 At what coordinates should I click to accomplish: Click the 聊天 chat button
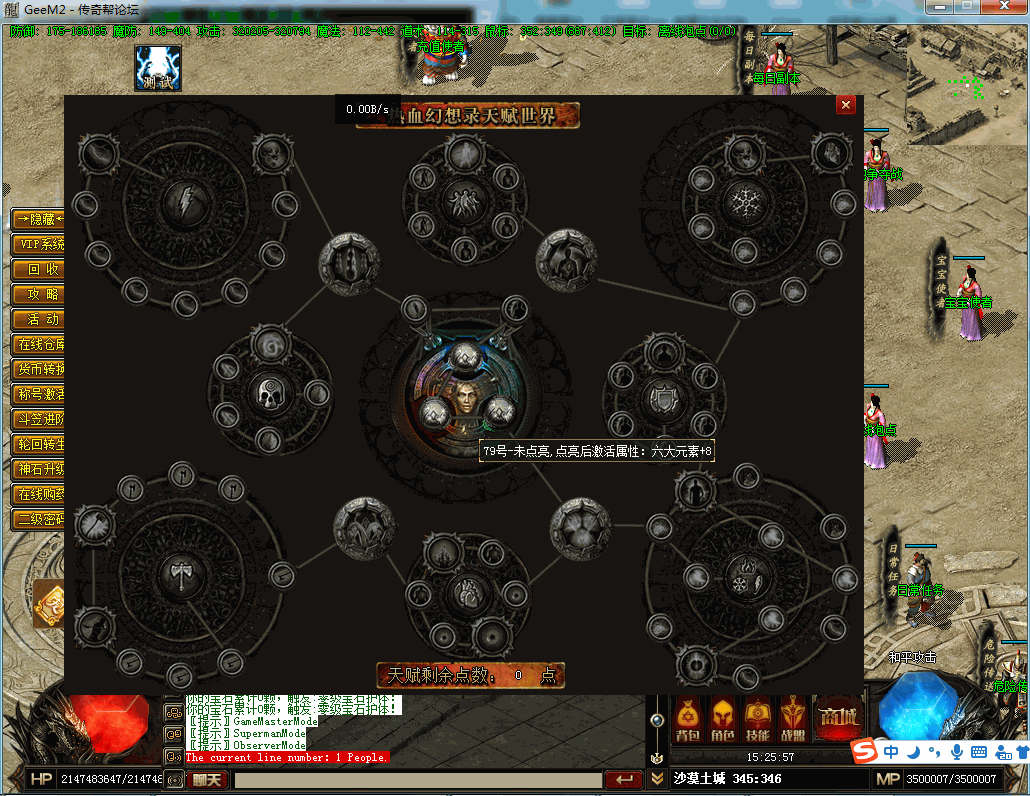207,779
